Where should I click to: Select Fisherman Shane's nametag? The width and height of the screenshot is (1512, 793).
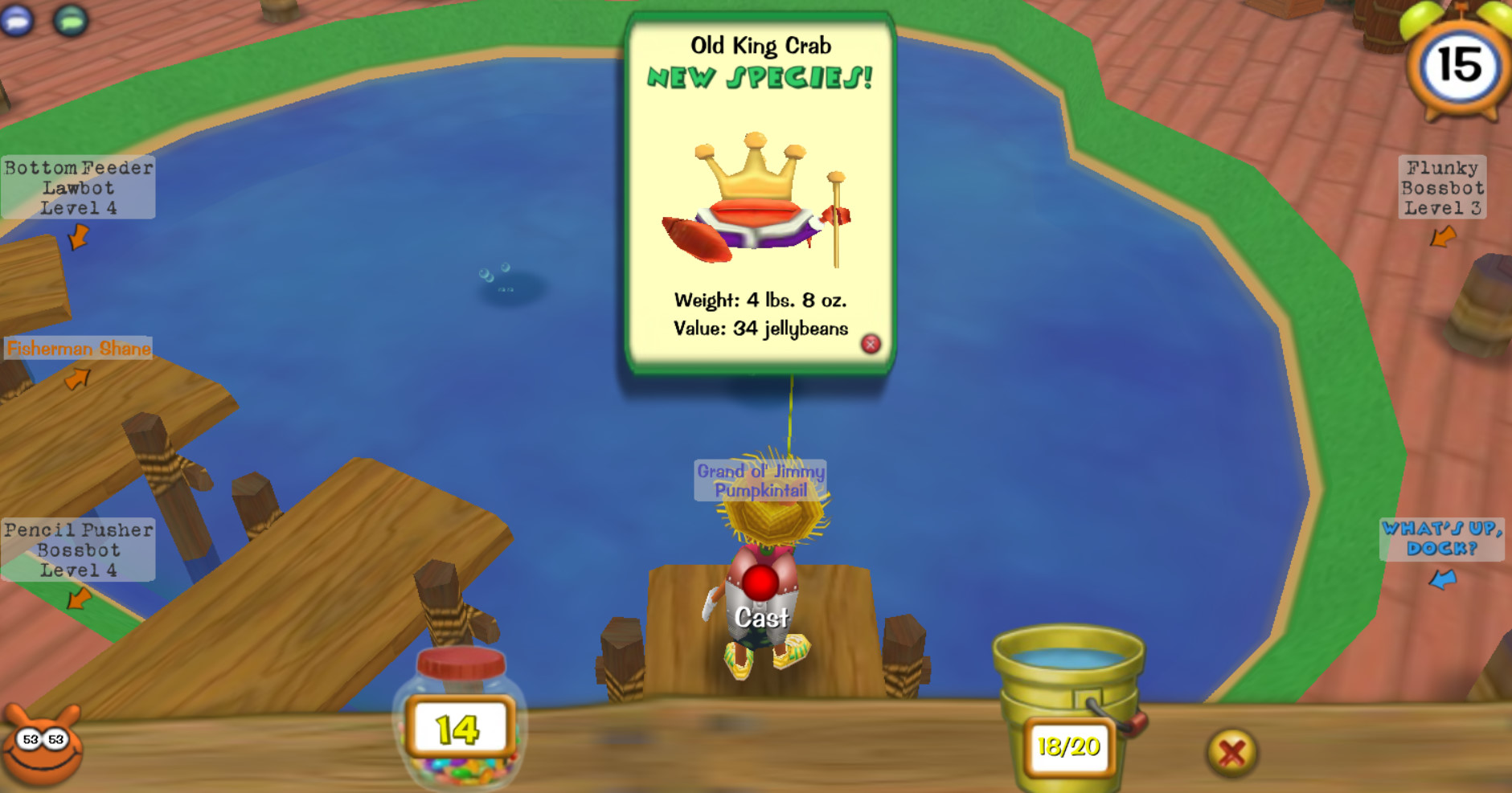(78, 349)
